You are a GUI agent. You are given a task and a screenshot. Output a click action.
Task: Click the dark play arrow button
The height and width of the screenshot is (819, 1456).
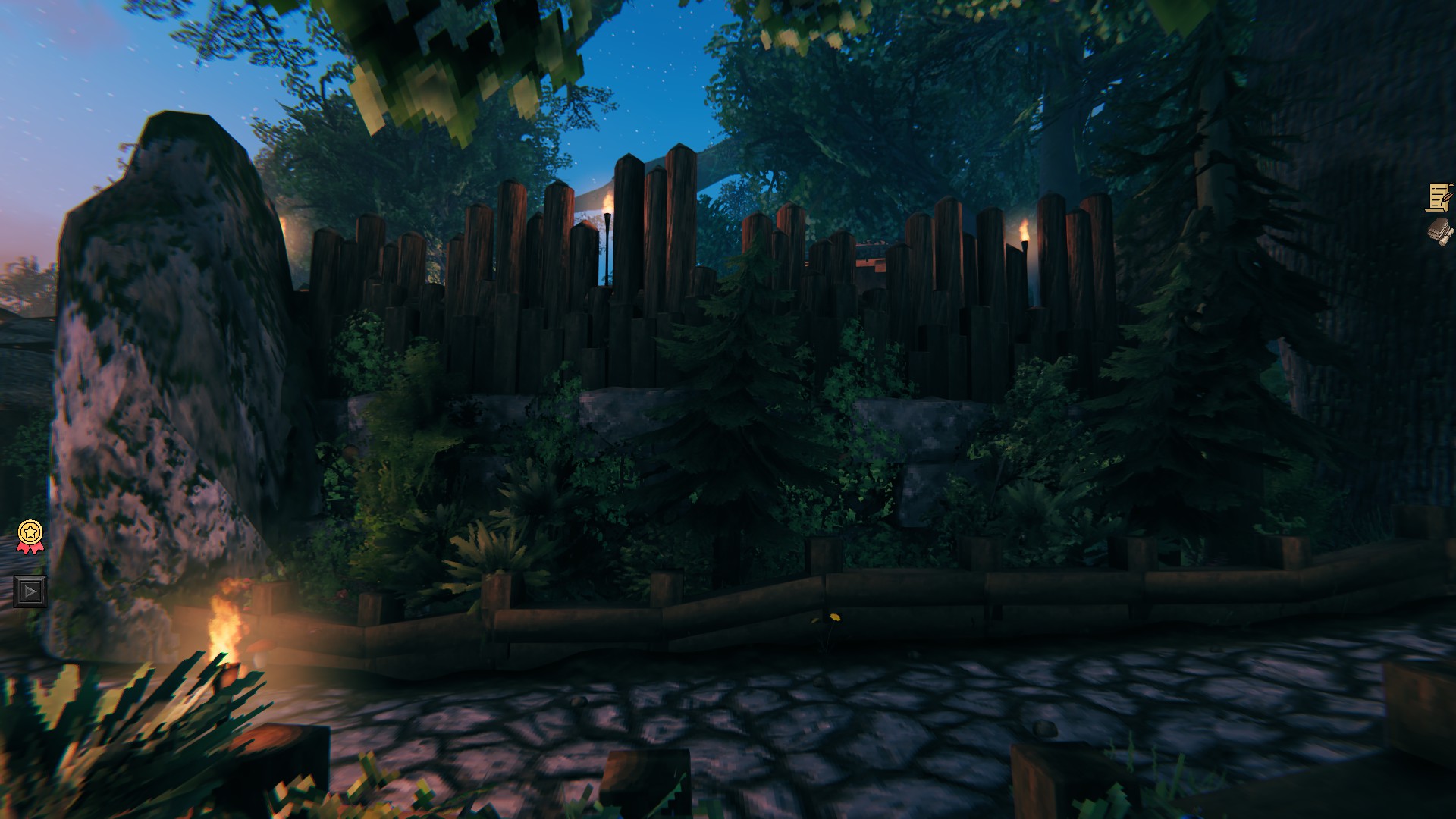pos(30,591)
